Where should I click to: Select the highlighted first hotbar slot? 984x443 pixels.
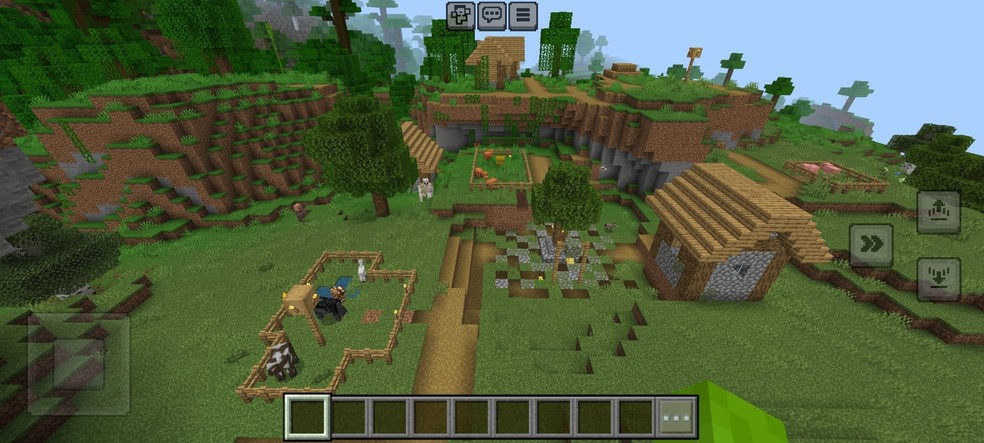307,416
